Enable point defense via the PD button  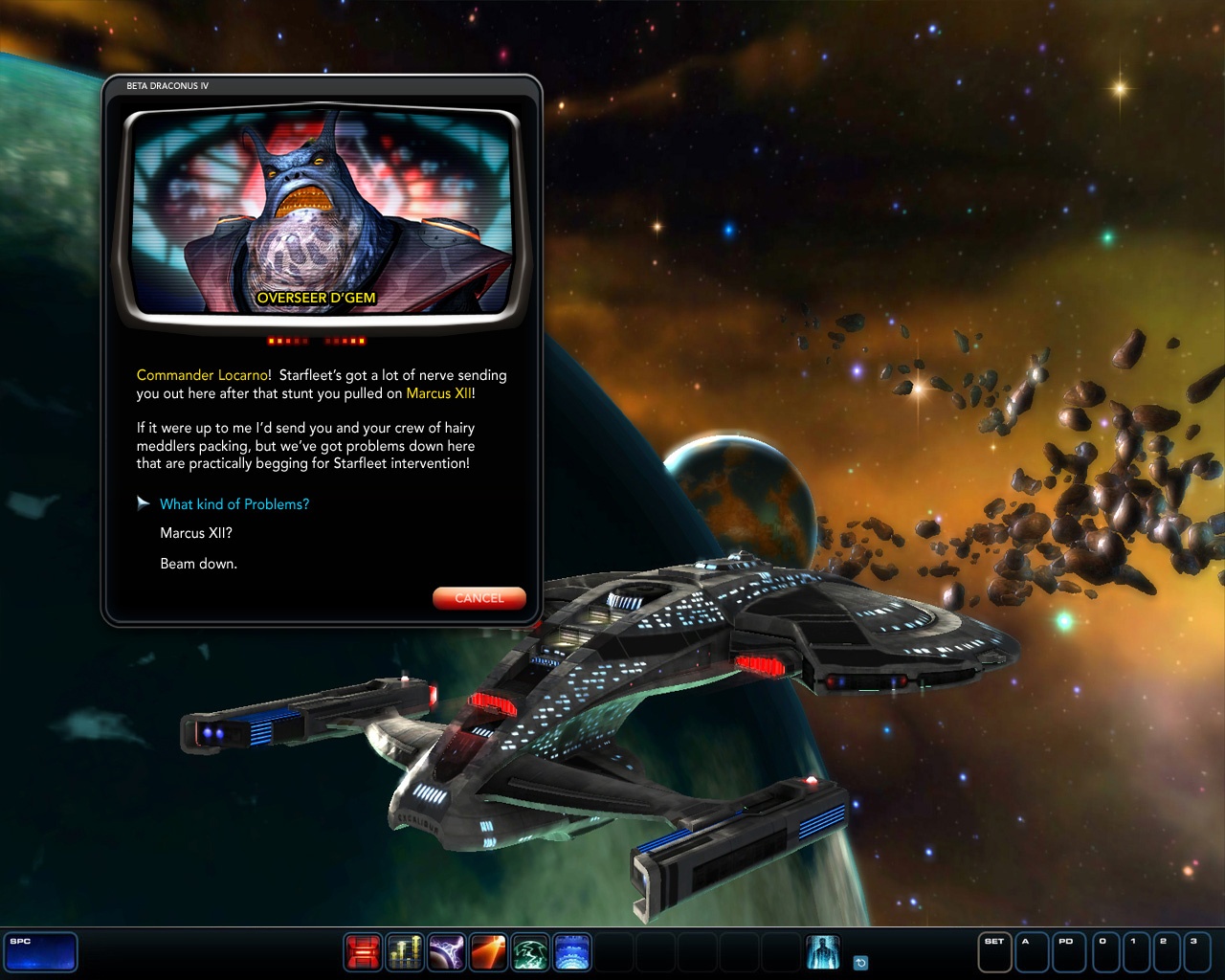pos(1066,951)
